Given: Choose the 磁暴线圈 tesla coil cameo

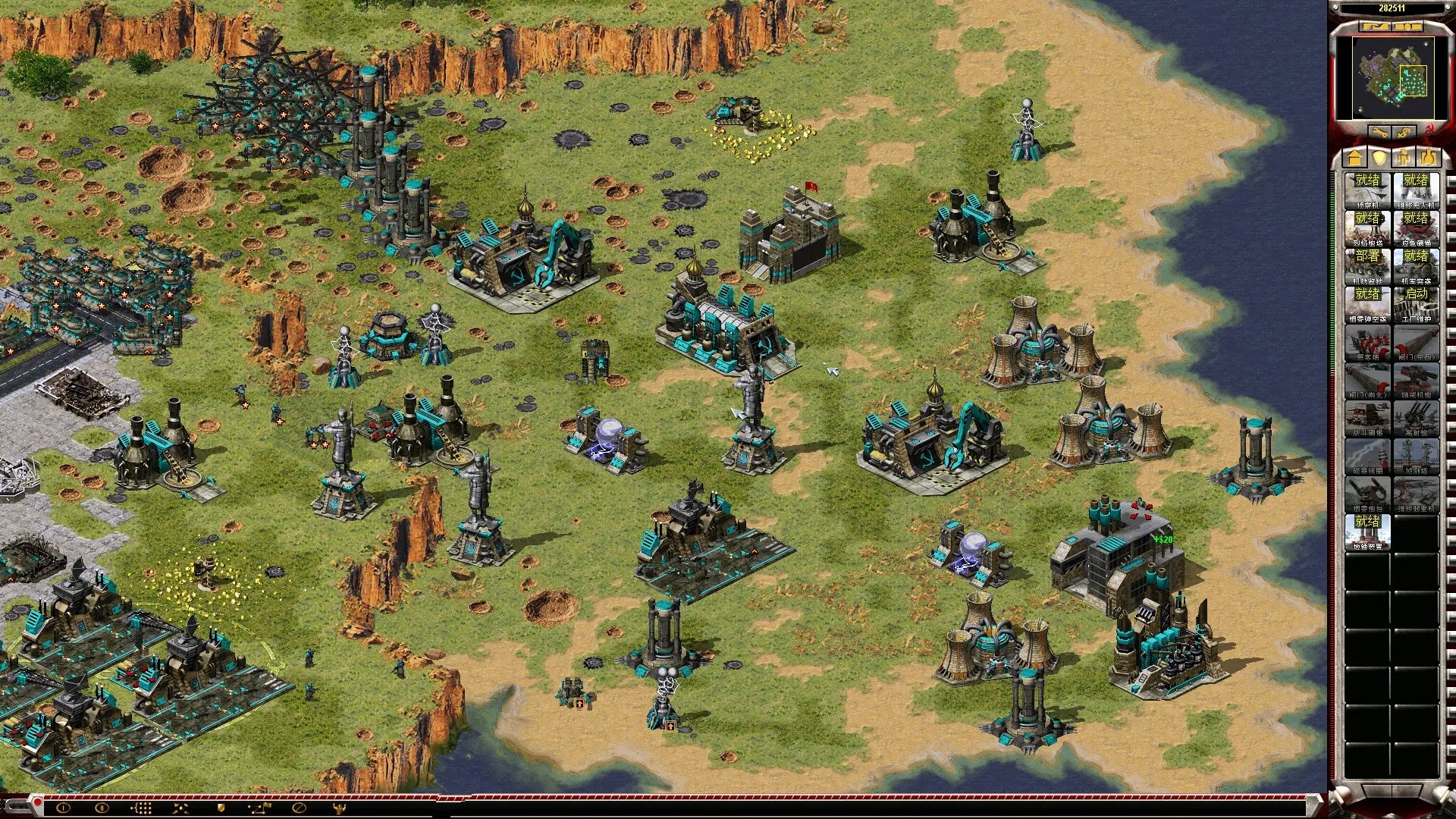Looking at the screenshot, I should [x=1367, y=455].
